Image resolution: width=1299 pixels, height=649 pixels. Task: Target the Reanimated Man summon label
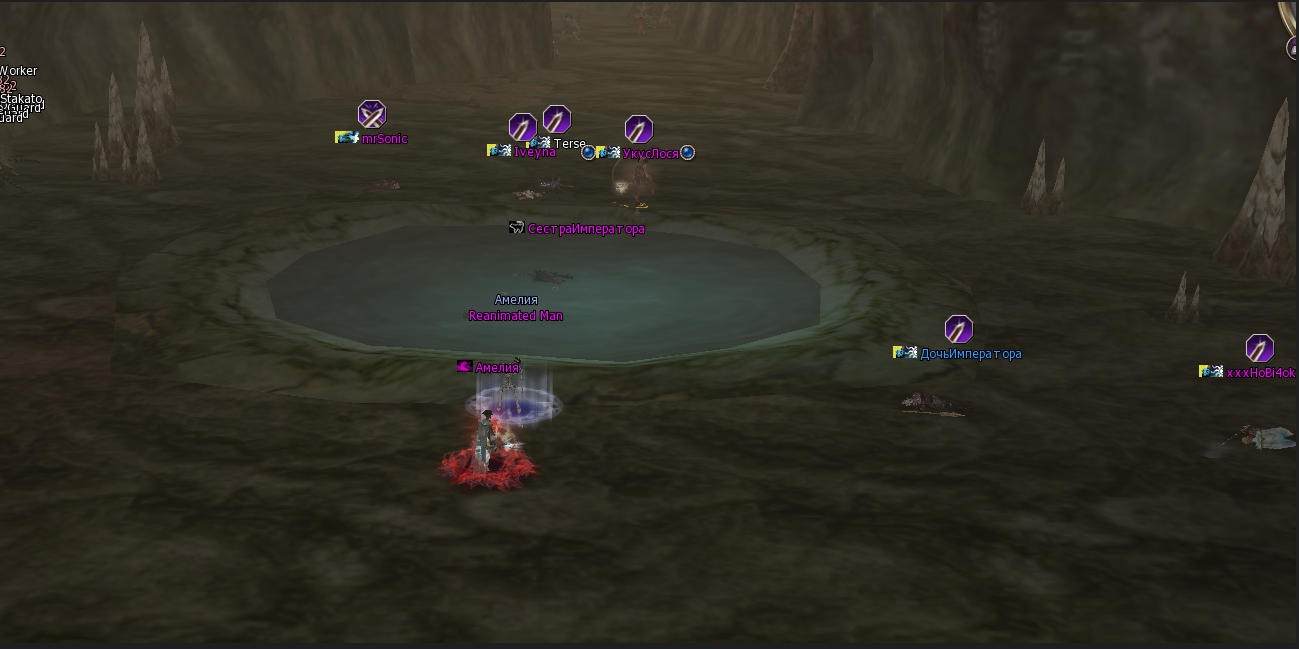pos(516,316)
